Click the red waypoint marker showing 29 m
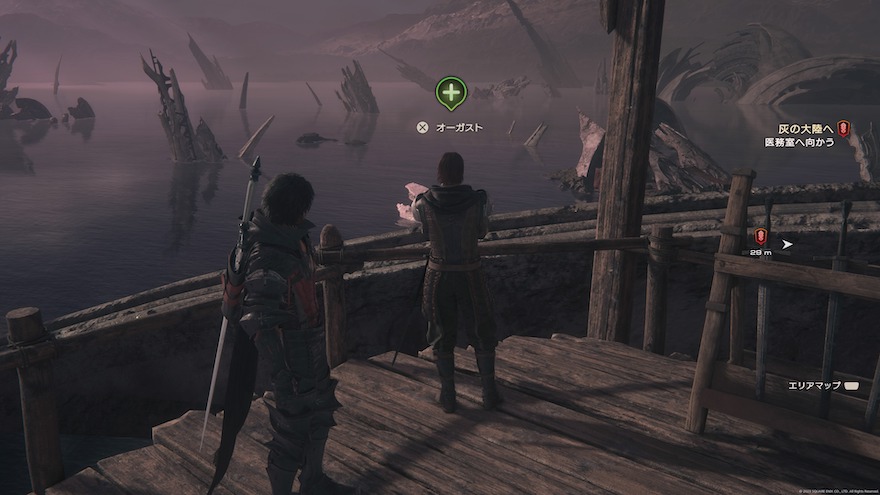The width and height of the screenshot is (880, 495). coord(761,237)
